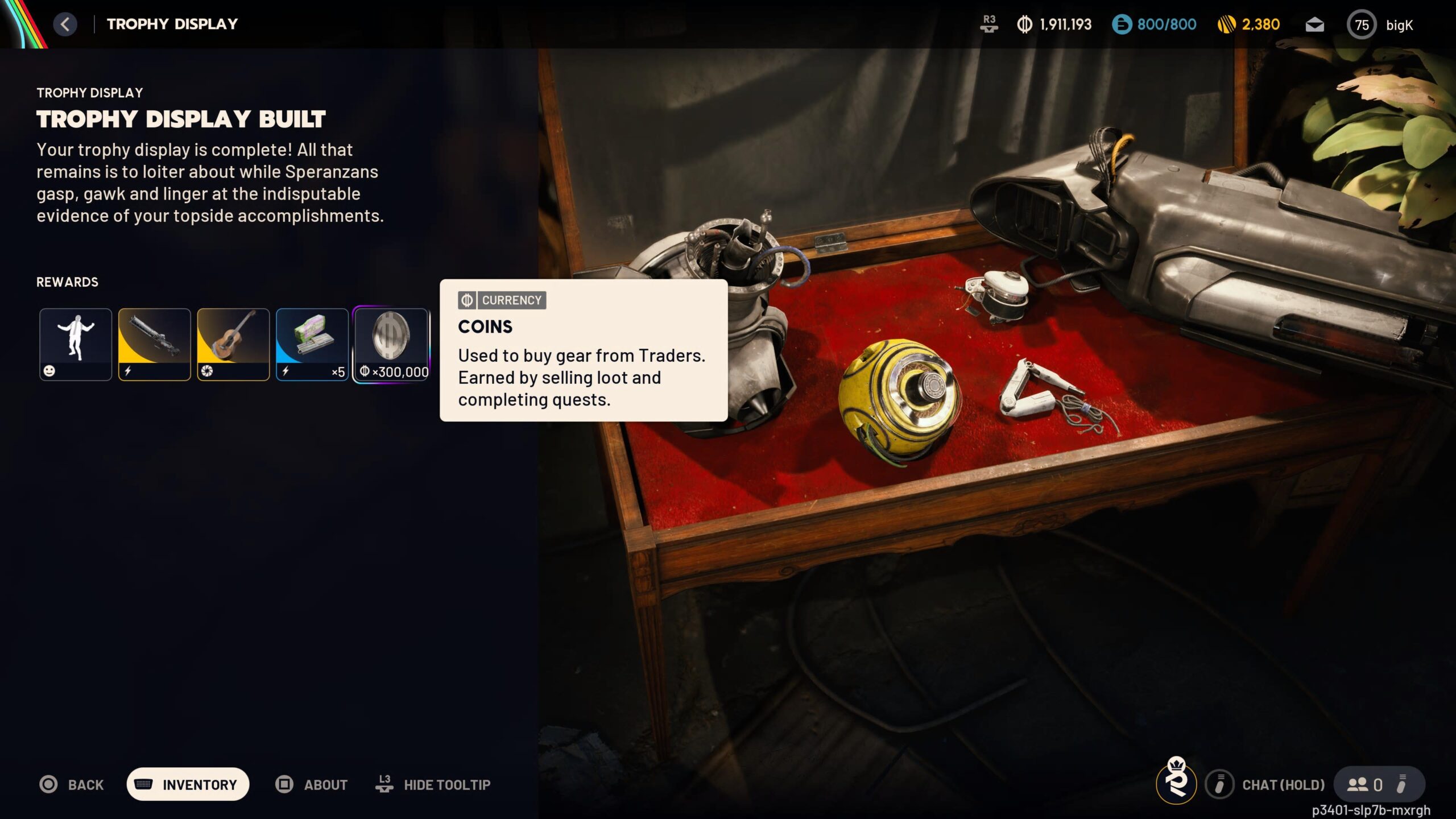The image size is (1456, 819).
Task: Open the Inventory
Action: [x=188, y=784]
